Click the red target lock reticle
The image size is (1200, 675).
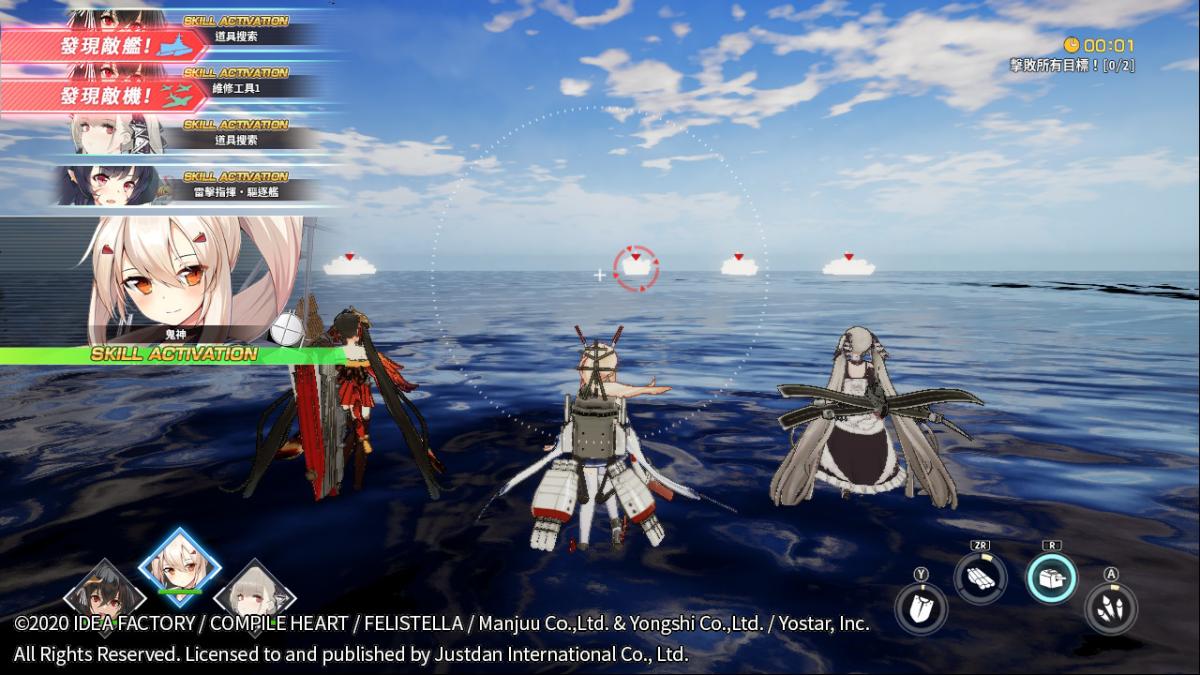coord(636,268)
